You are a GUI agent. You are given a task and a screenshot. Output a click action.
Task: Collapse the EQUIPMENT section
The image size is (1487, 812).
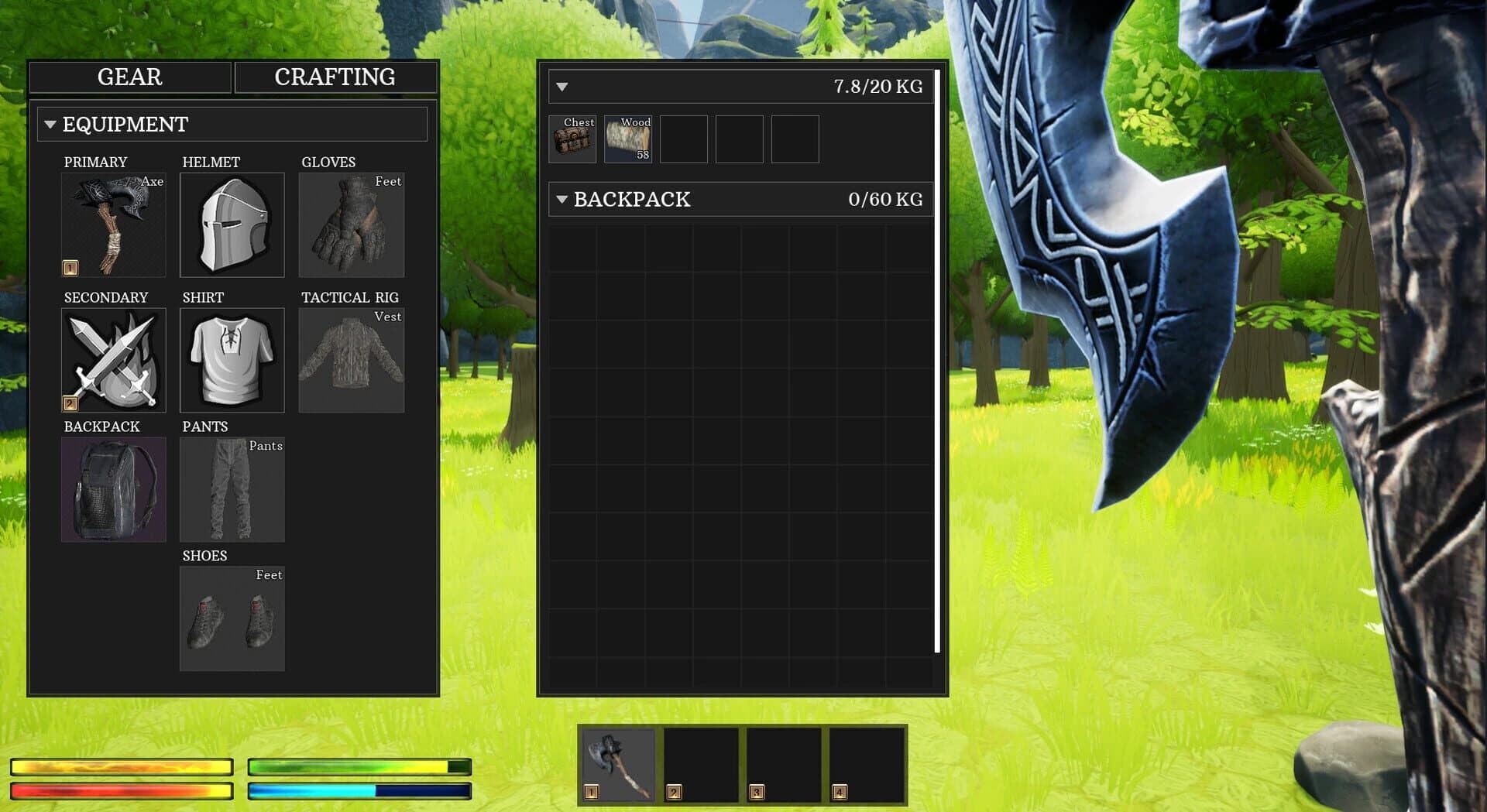click(x=51, y=123)
